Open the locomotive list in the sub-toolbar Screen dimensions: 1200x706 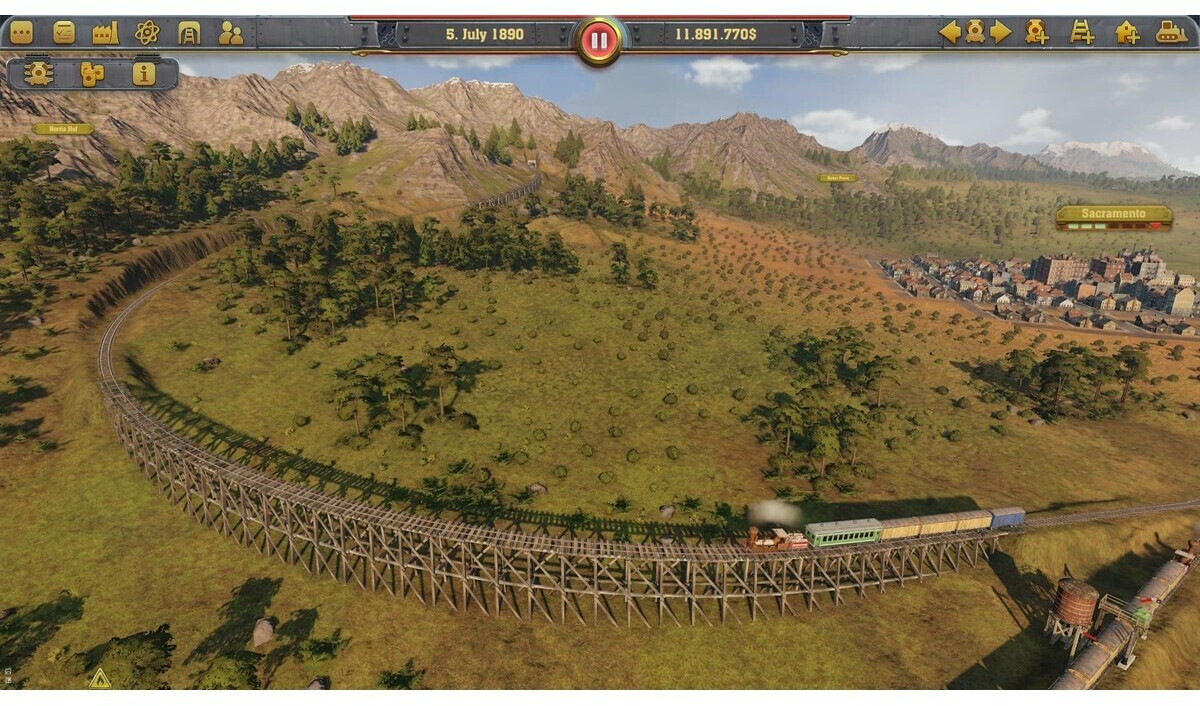39,74
